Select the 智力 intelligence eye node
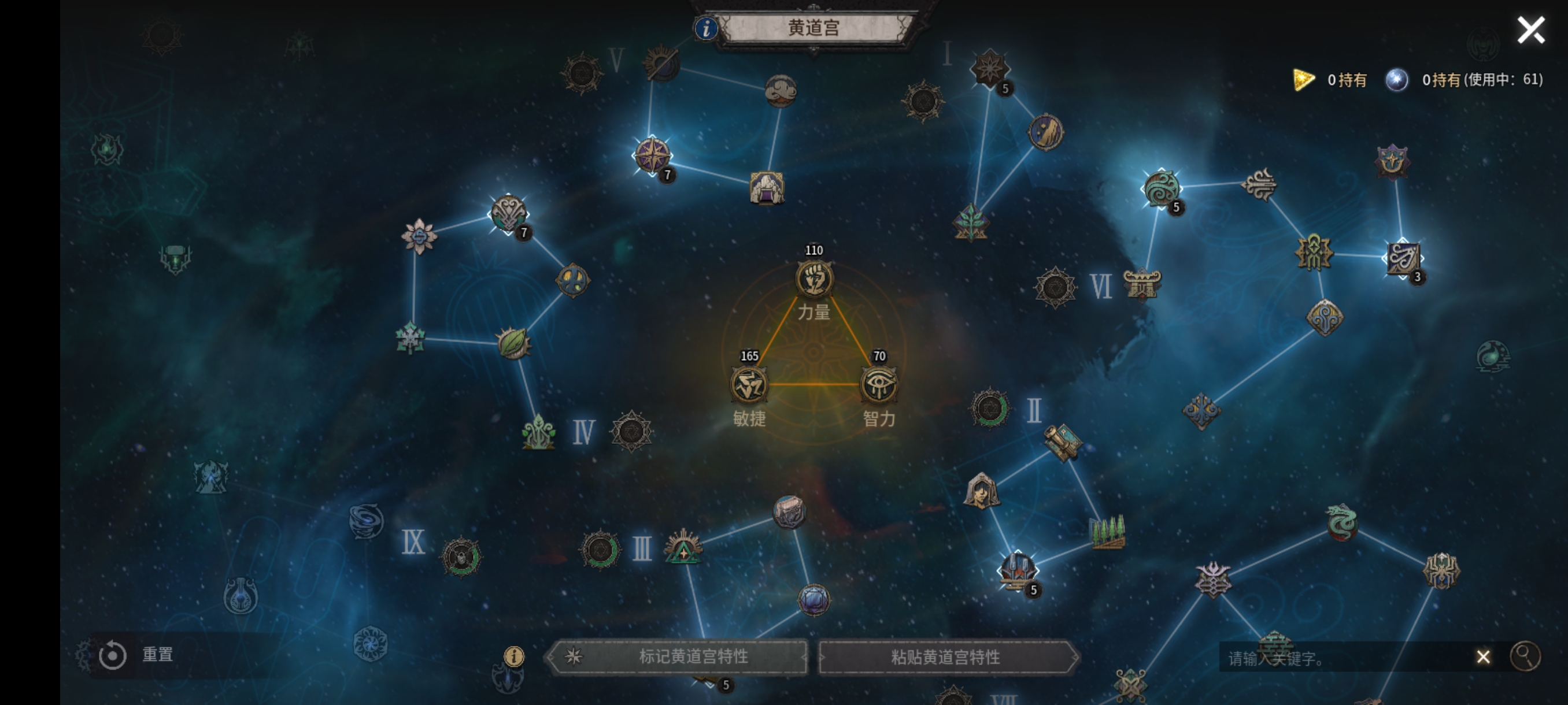 tap(879, 385)
